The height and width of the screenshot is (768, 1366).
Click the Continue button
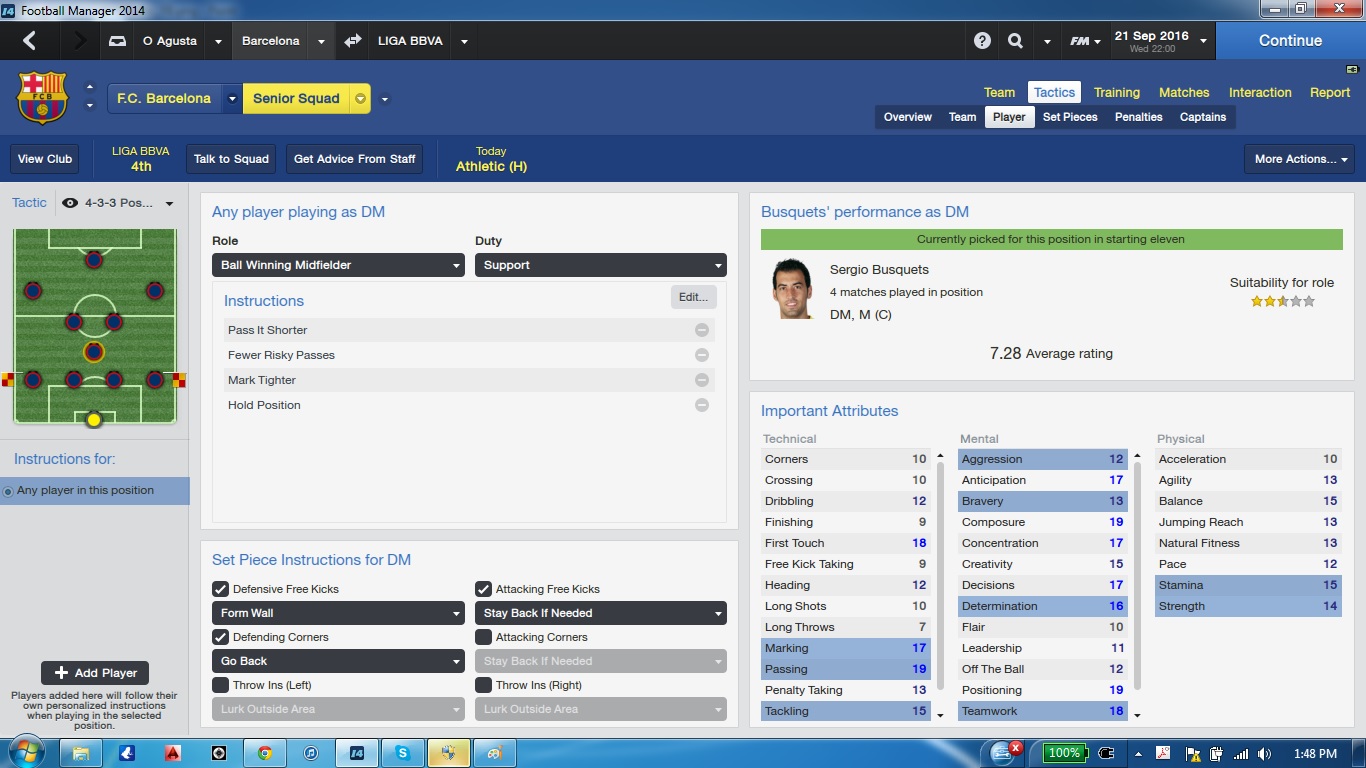[1290, 41]
